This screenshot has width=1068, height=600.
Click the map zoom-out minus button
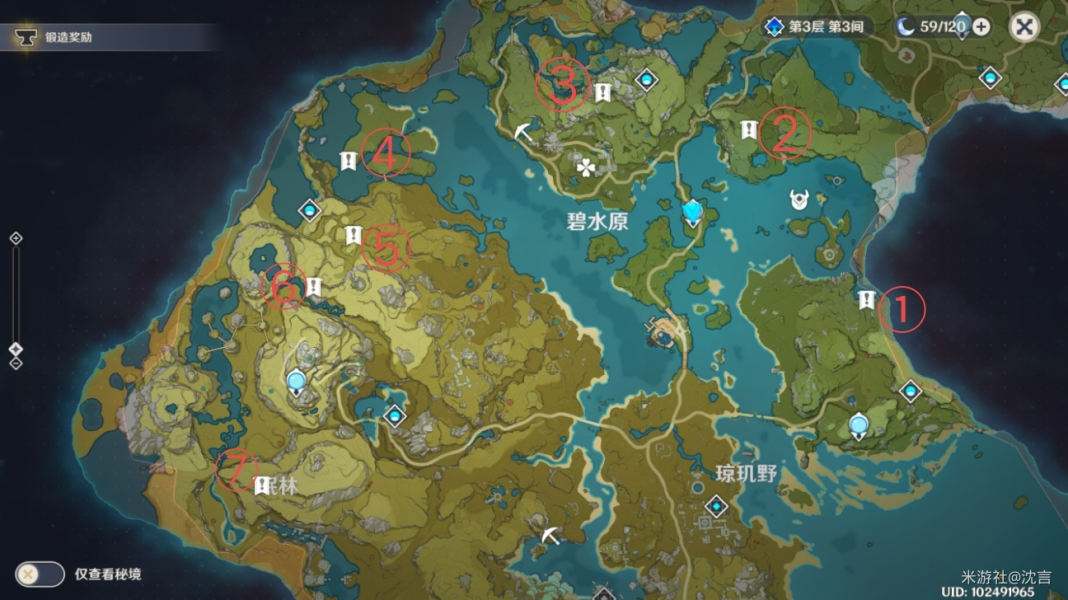click(x=16, y=363)
